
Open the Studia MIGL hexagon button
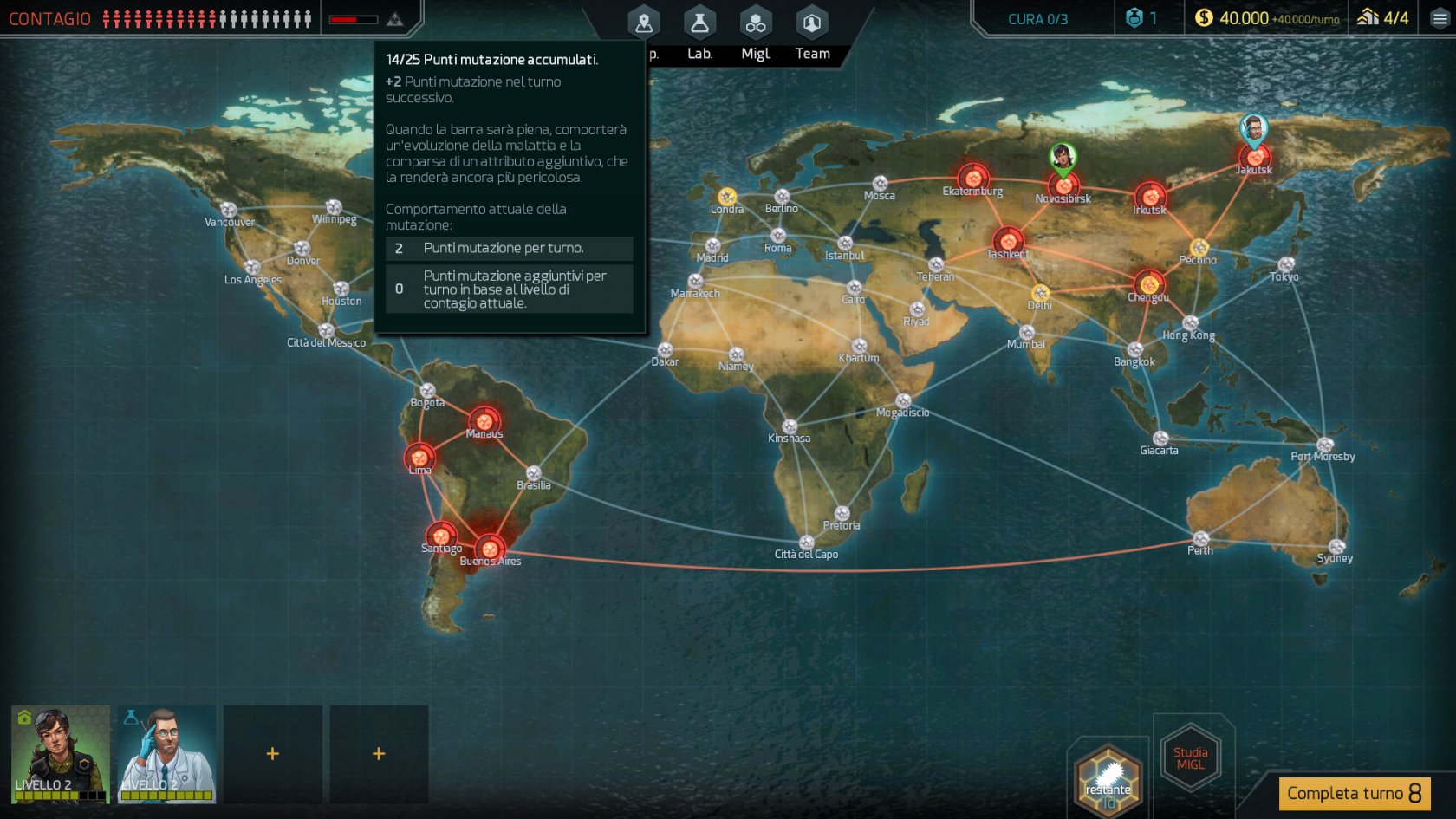1191,758
